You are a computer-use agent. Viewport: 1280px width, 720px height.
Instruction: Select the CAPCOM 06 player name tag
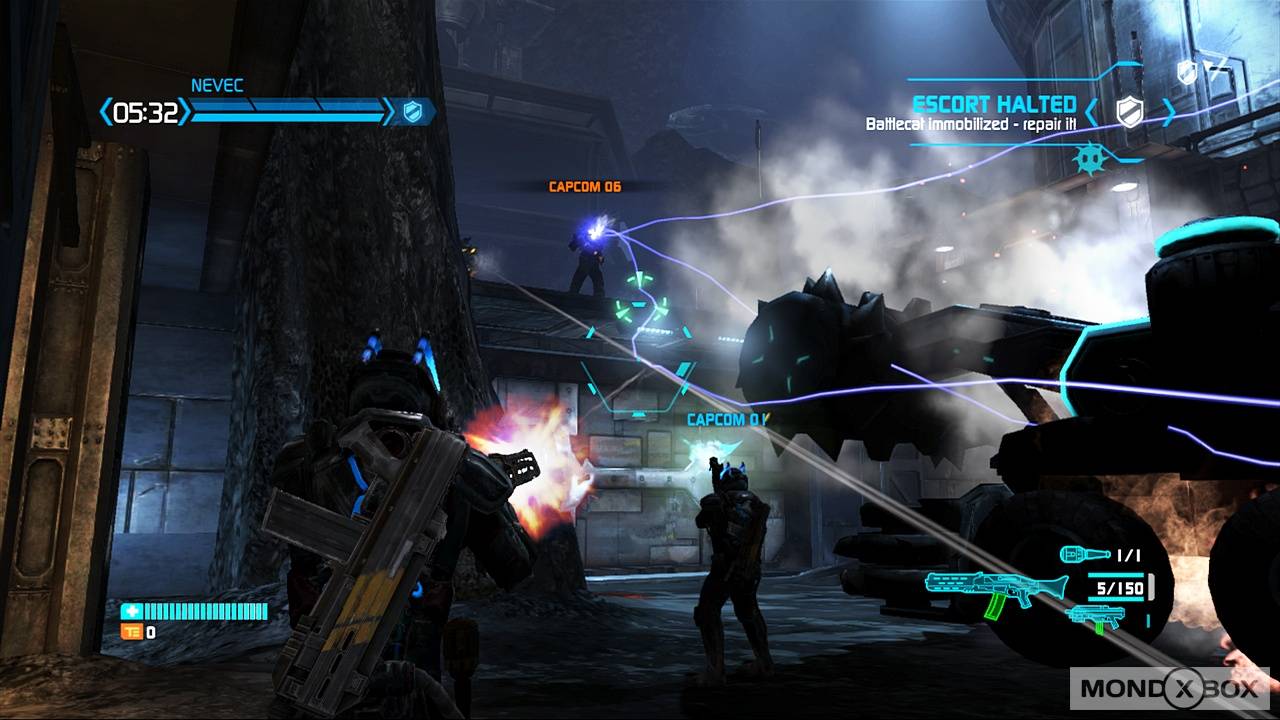pos(585,187)
